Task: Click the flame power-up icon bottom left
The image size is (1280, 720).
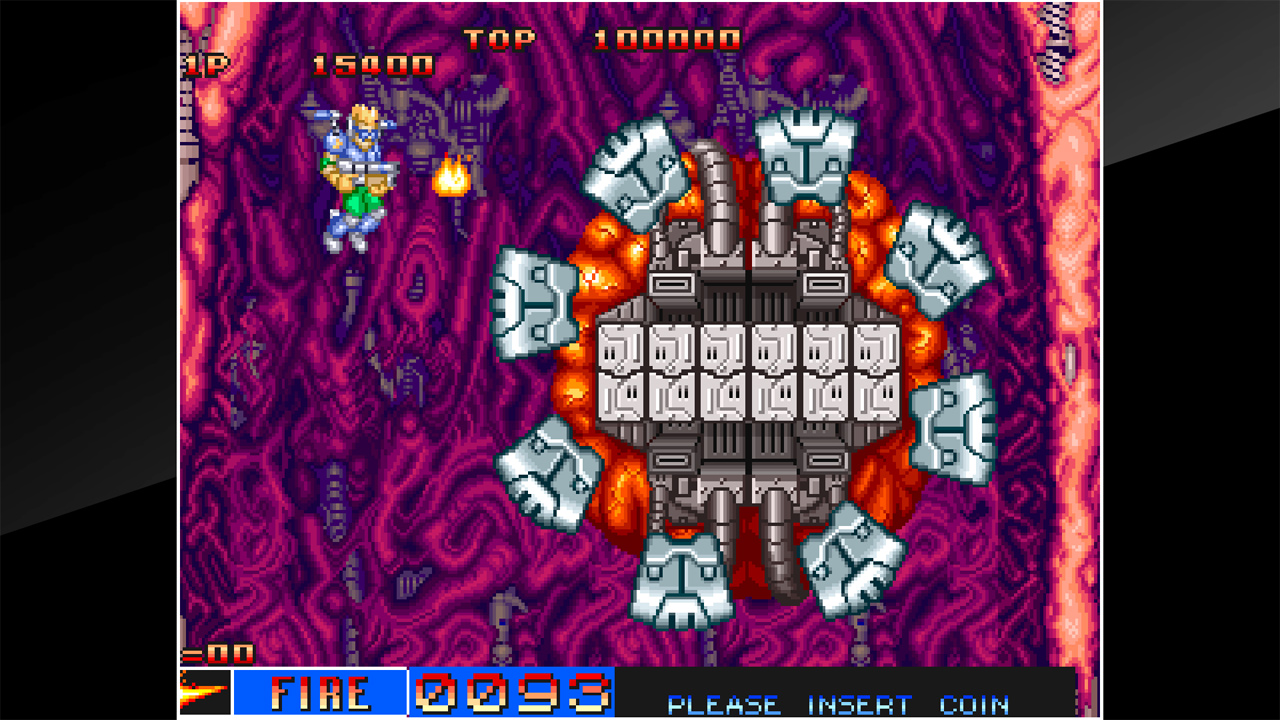Action: tap(203, 690)
